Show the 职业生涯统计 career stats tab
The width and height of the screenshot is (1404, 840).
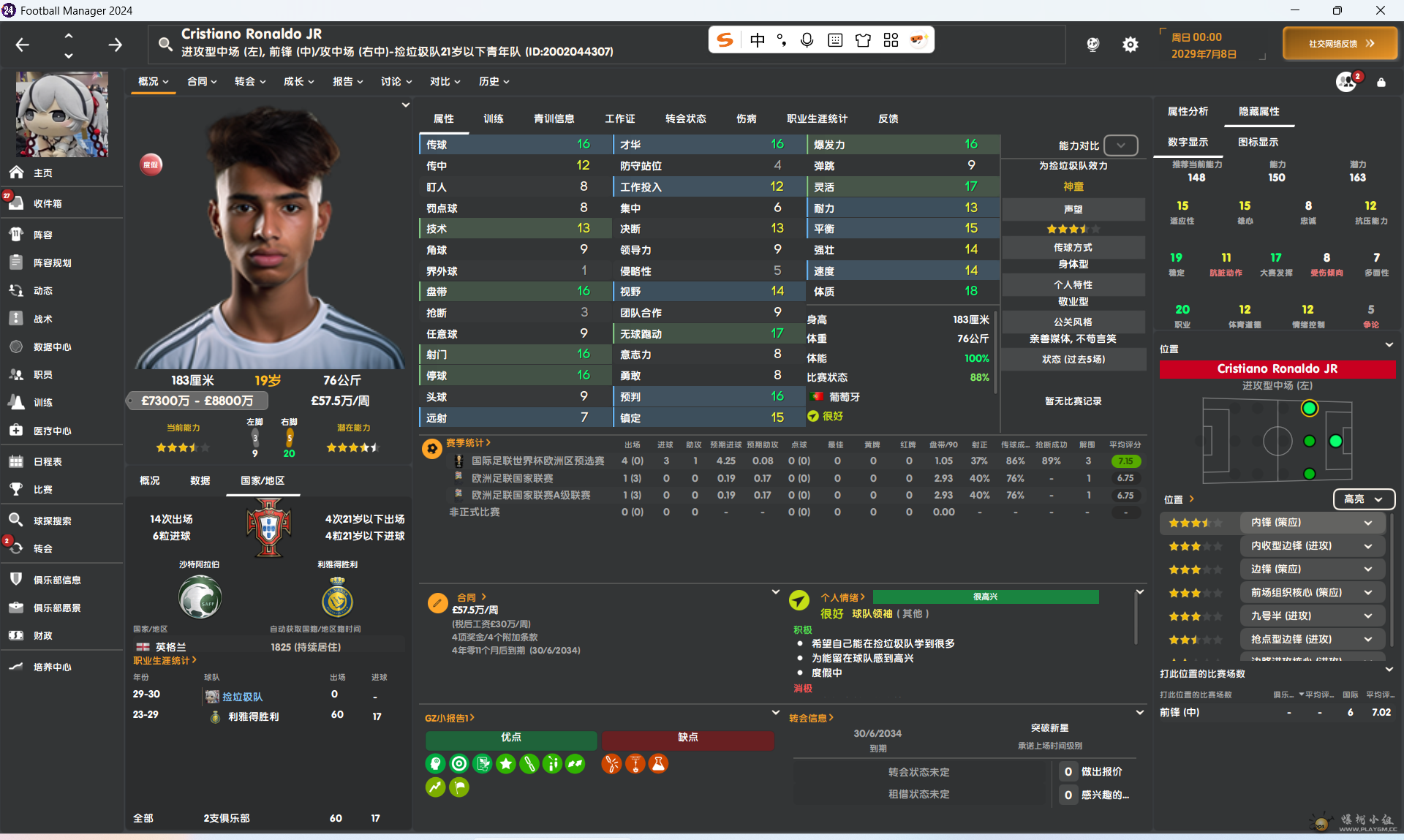(x=816, y=119)
